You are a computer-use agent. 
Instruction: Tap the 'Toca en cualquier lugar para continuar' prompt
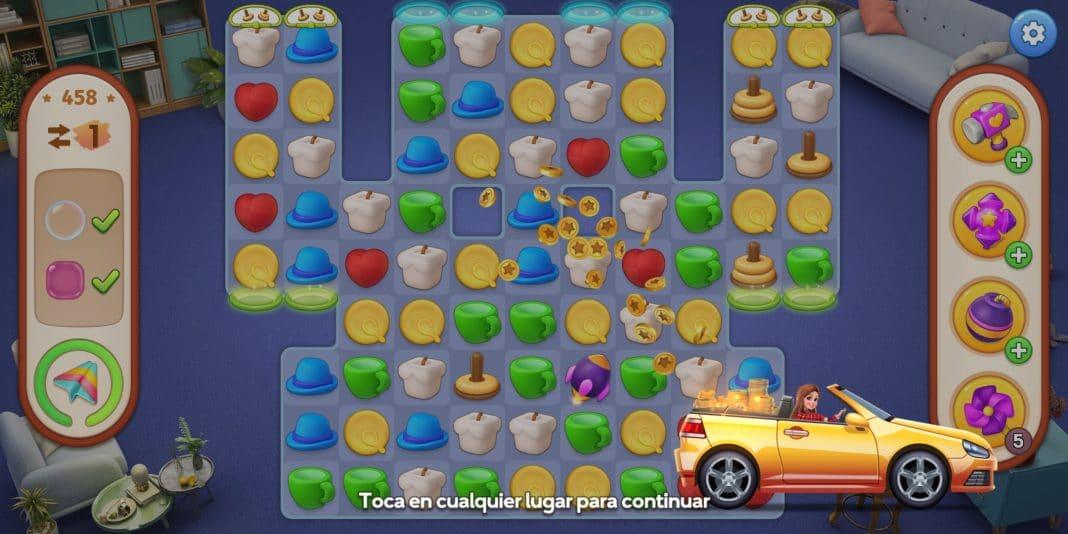click(534, 500)
